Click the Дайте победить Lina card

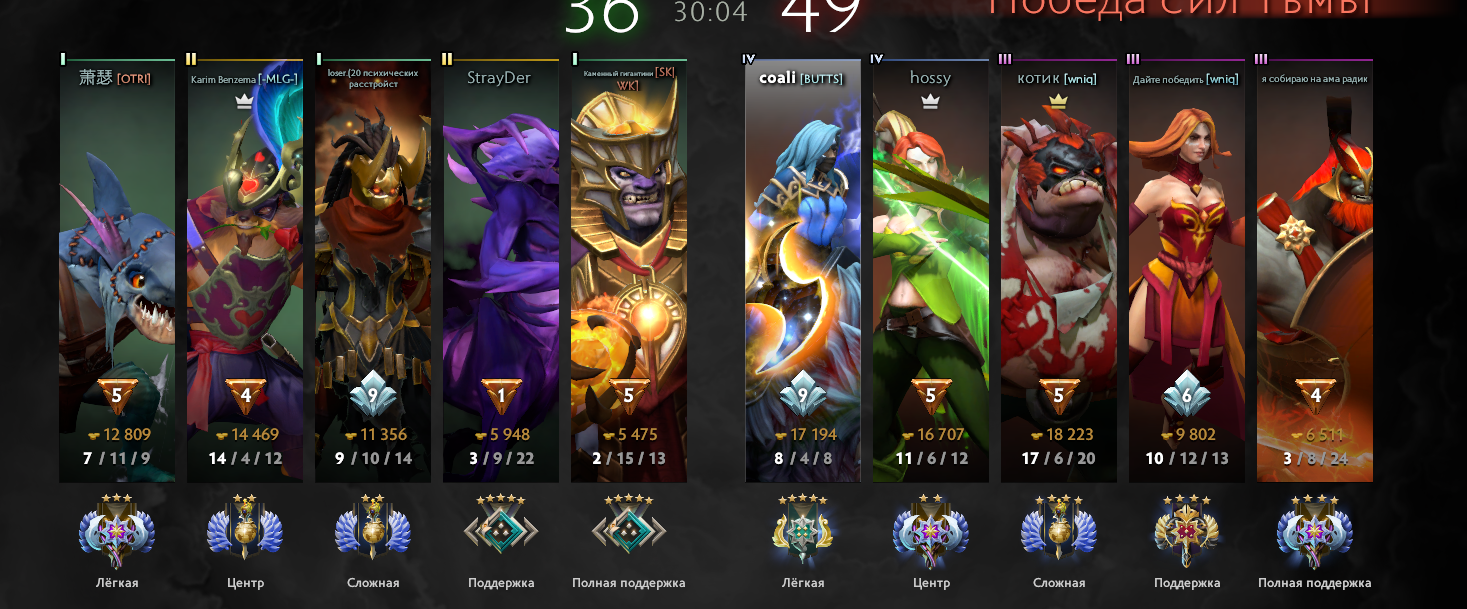pos(1187,270)
